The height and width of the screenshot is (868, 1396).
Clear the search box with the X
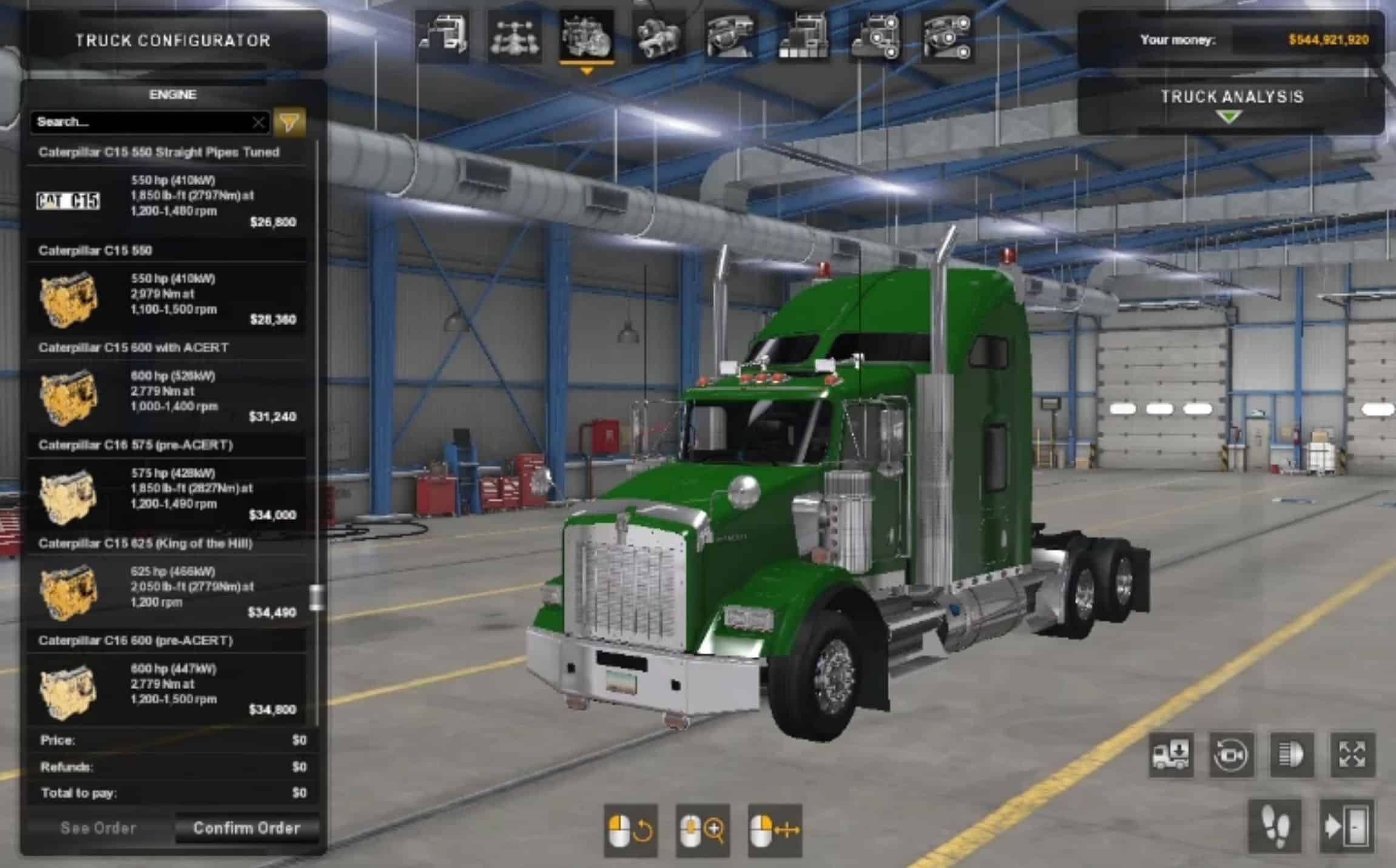tap(258, 123)
